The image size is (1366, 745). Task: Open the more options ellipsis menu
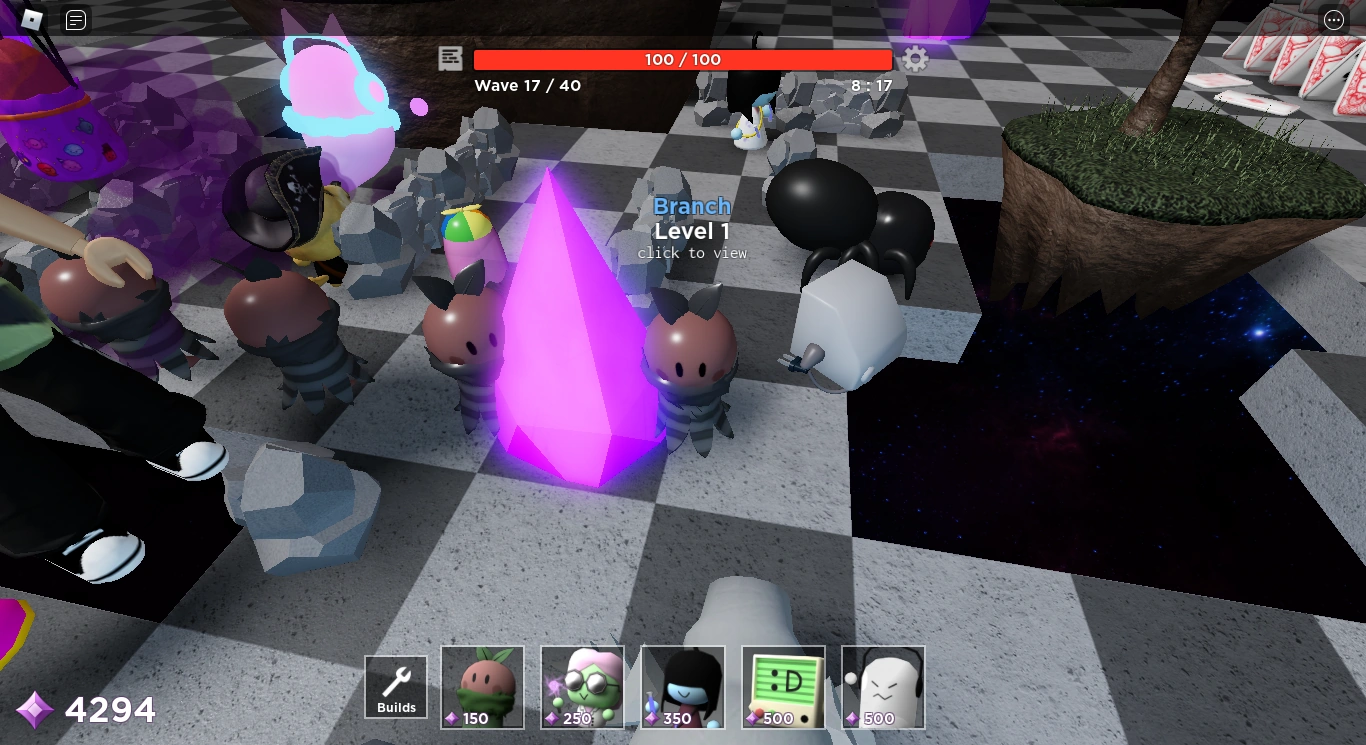point(1333,19)
